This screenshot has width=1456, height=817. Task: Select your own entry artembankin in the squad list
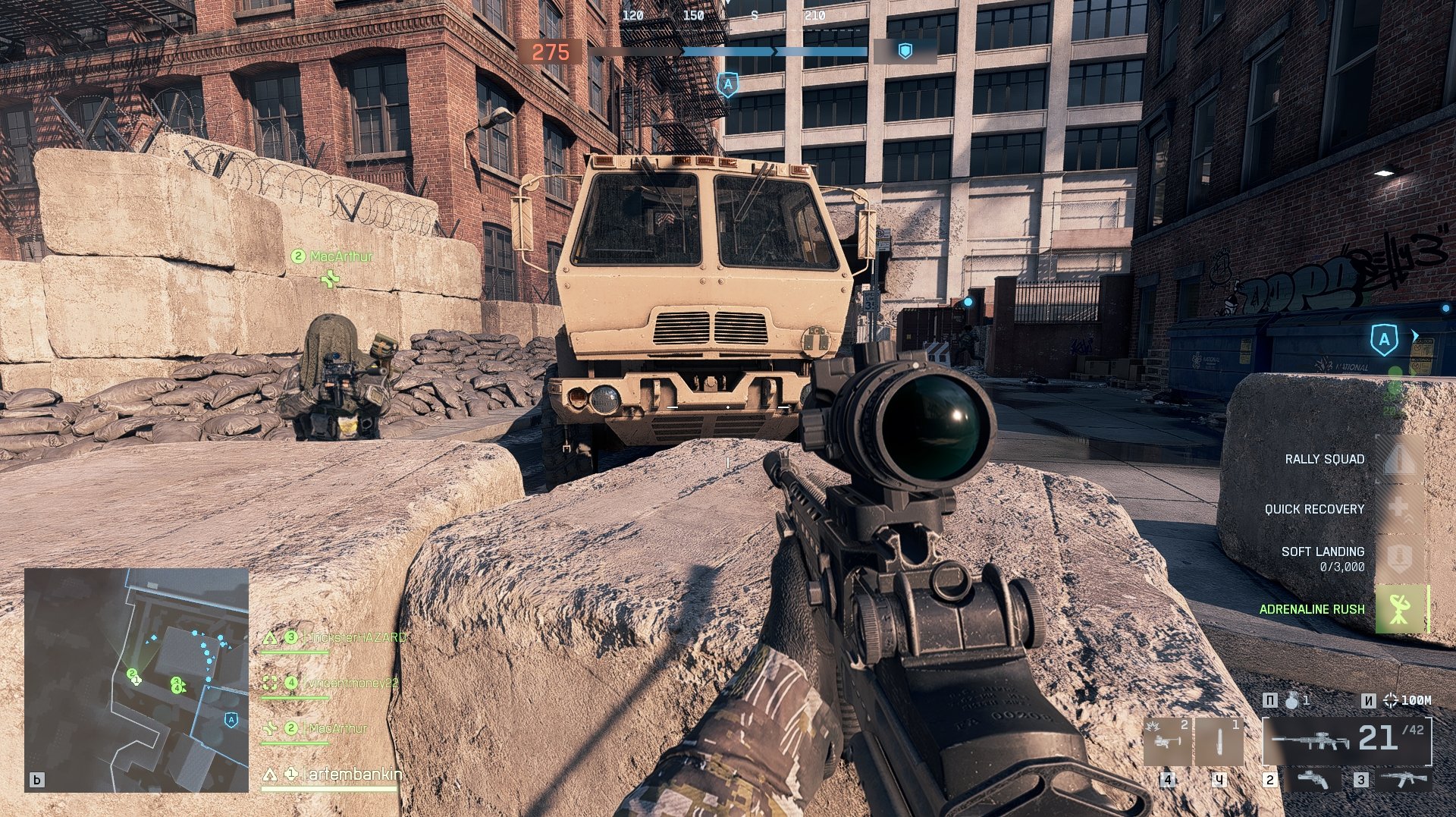pos(353,775)
